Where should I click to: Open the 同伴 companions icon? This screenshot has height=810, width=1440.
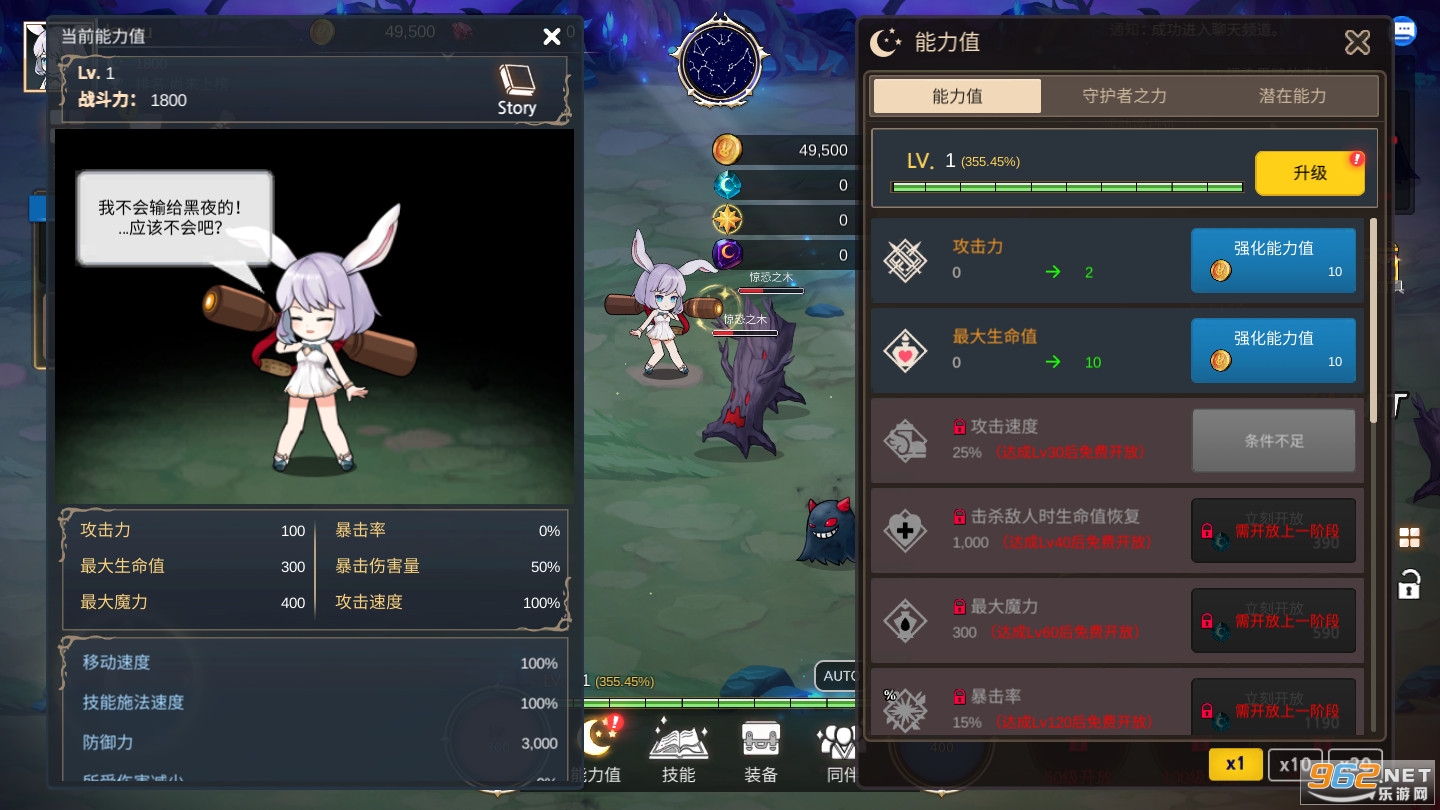(x=838, y=742)
